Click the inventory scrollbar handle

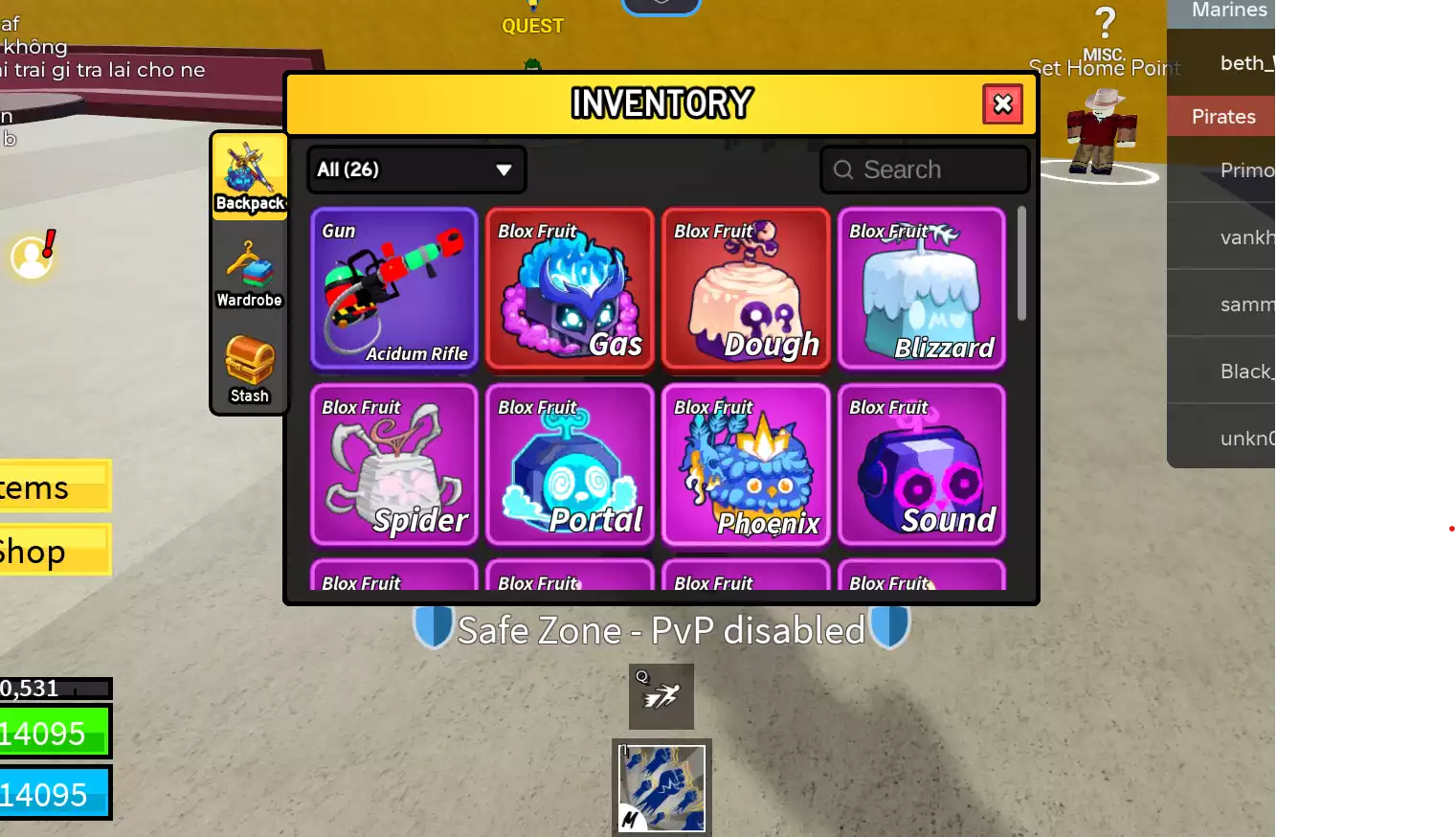click(x=1021, y=263)
